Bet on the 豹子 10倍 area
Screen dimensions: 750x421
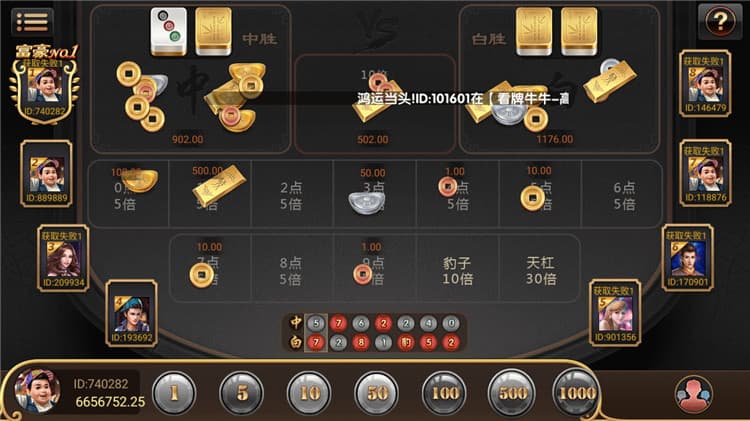(x=457, y=271)
